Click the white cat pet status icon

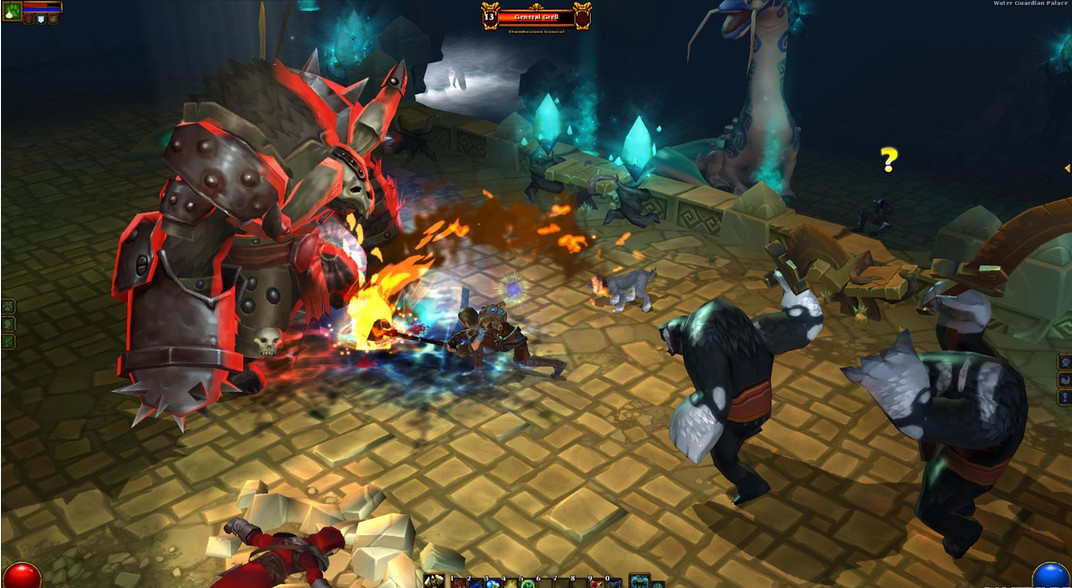41,19
